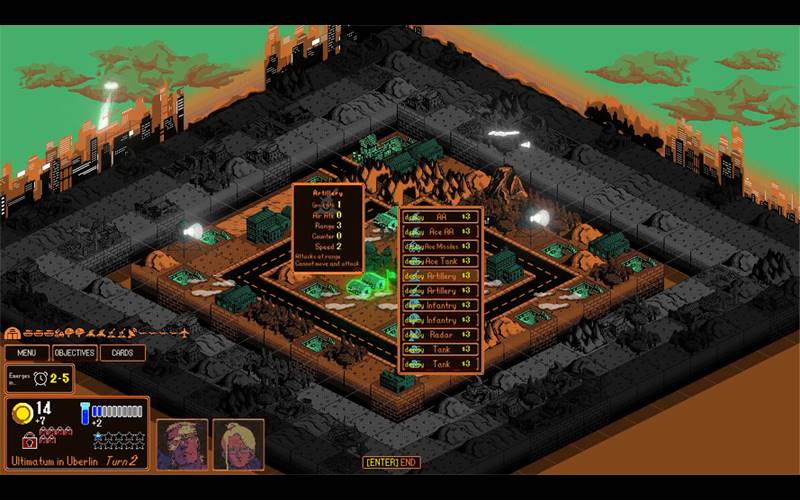
Task: Deploy the AA unit
Action: (440, 216)
